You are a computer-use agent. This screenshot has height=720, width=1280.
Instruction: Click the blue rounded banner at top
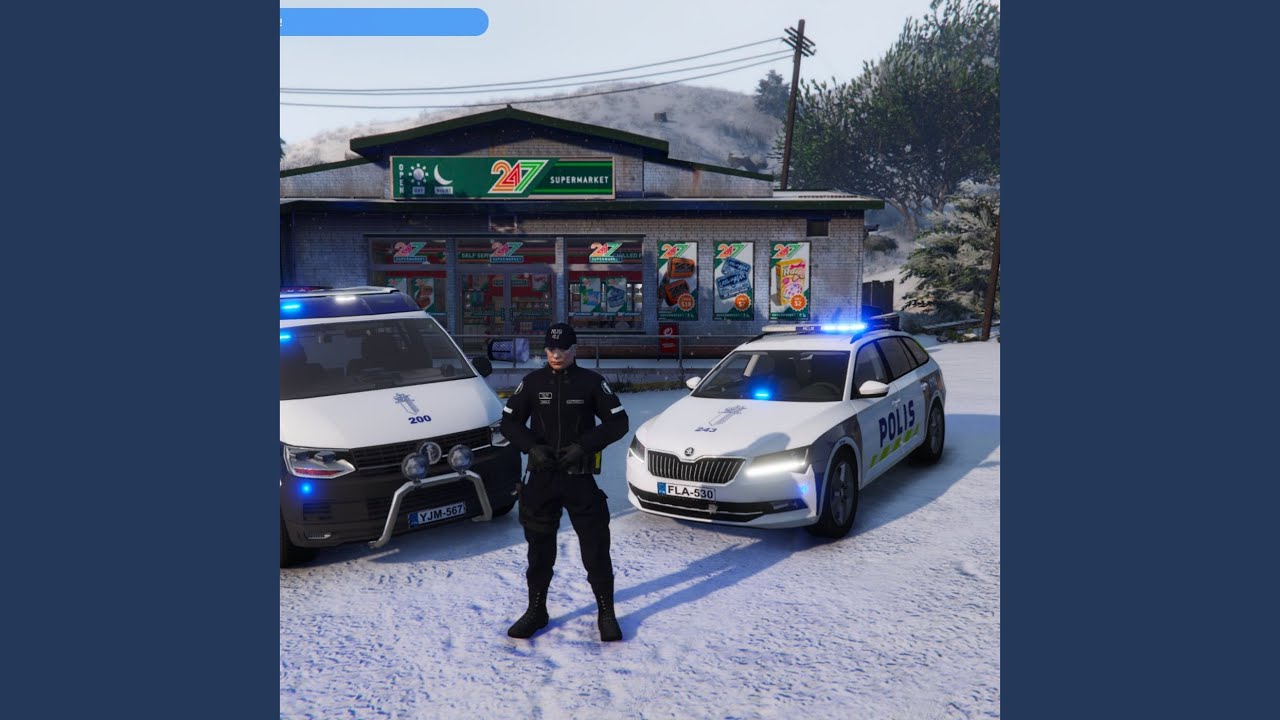(x=384, y=22)
